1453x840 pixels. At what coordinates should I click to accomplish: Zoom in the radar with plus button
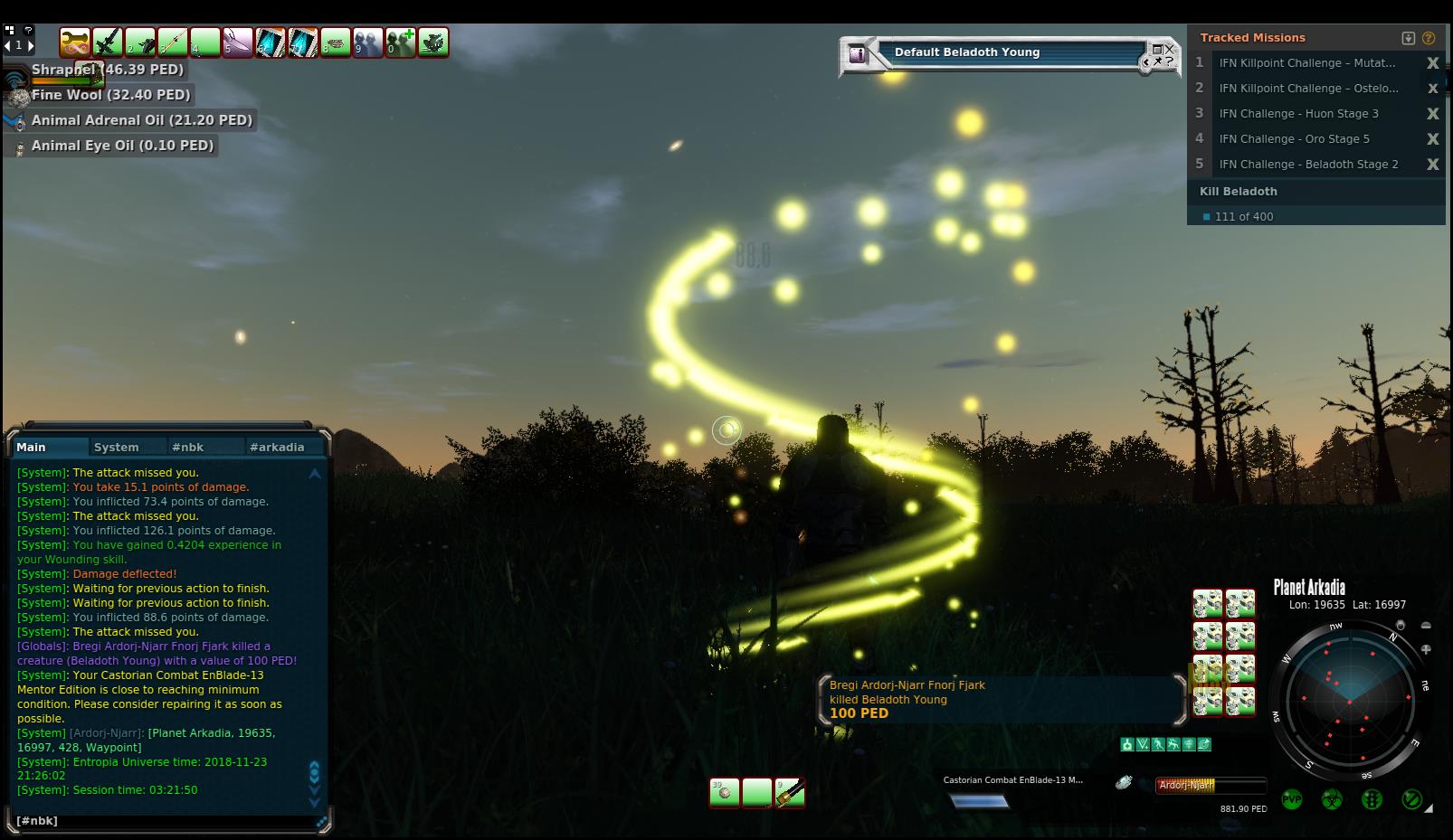tap(1426, 649)
